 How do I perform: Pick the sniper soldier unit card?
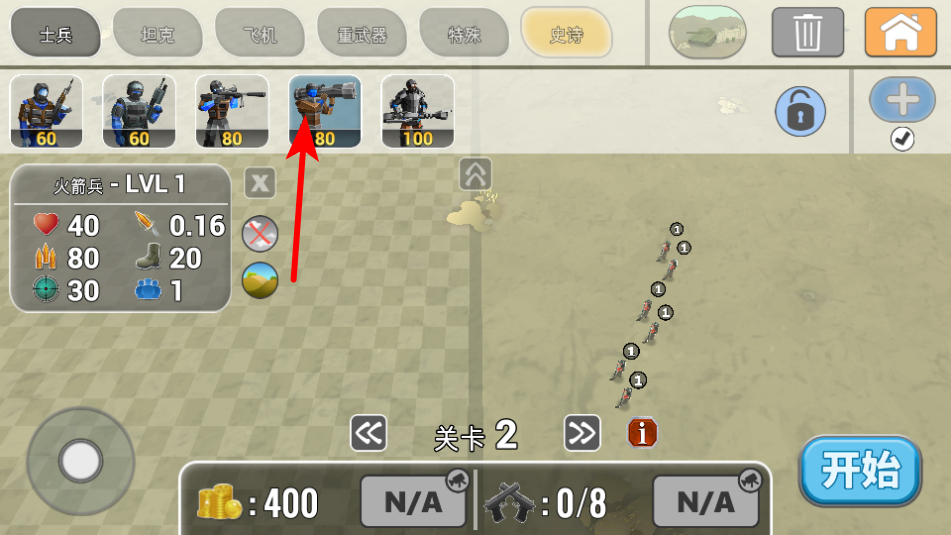tap(232, 111)
